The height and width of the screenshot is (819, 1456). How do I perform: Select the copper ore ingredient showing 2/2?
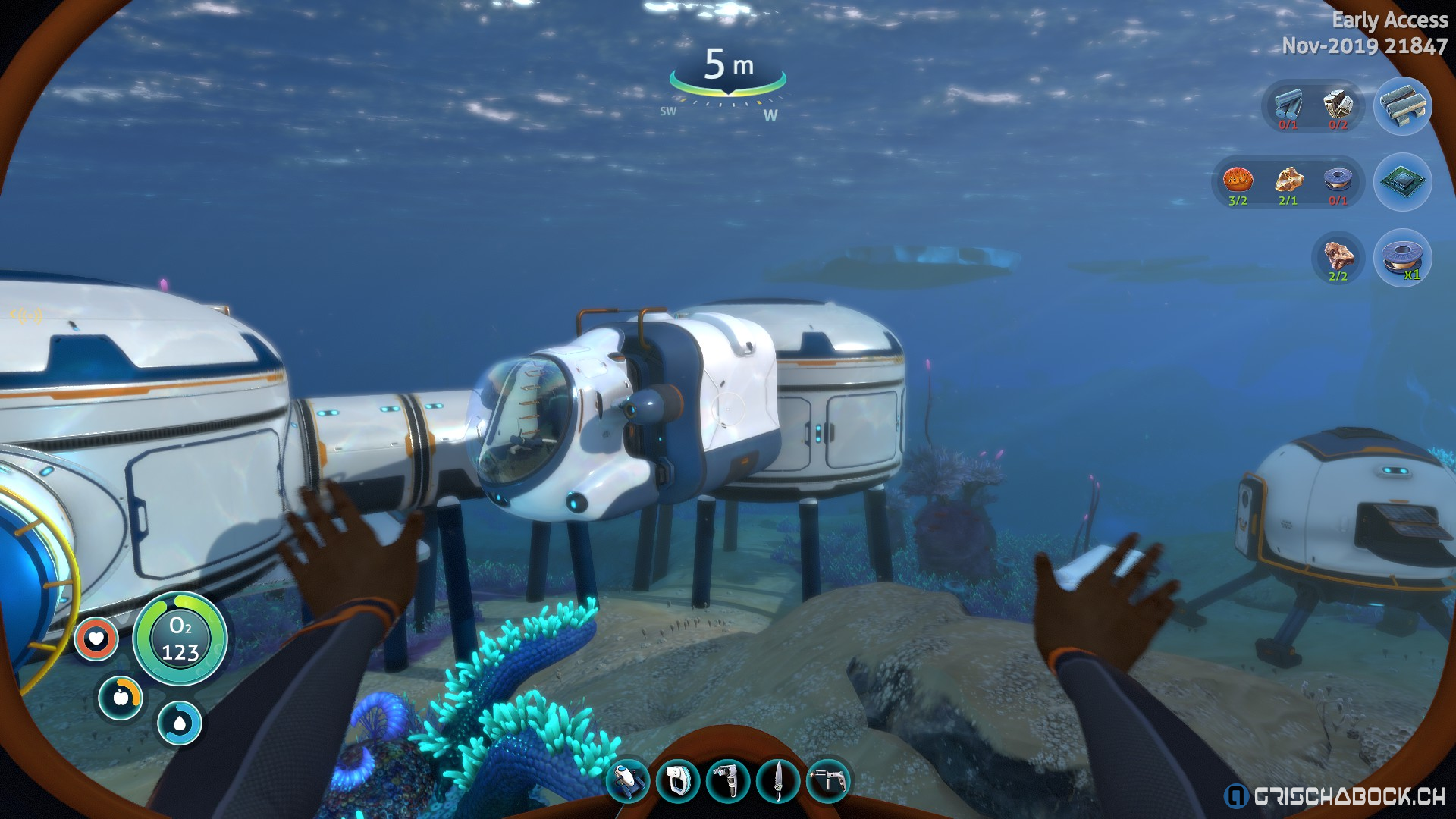[x=1338, y=258]
